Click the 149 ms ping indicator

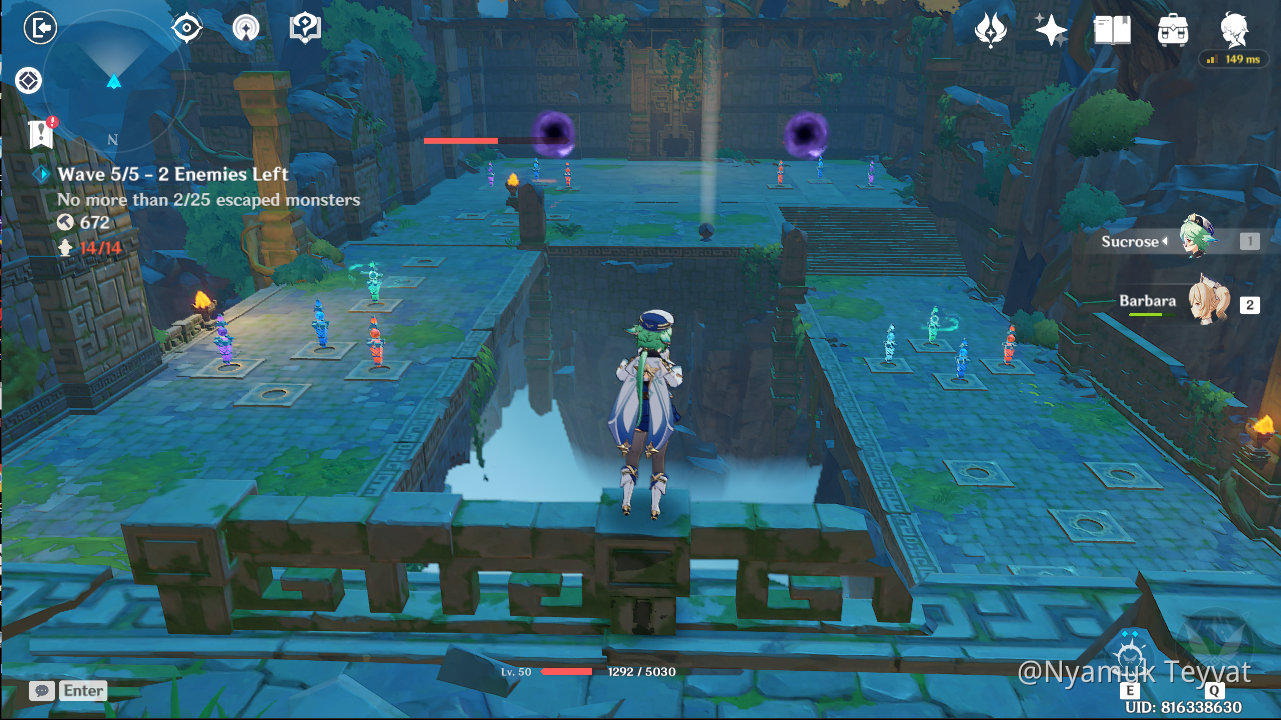coord(1234,59)
